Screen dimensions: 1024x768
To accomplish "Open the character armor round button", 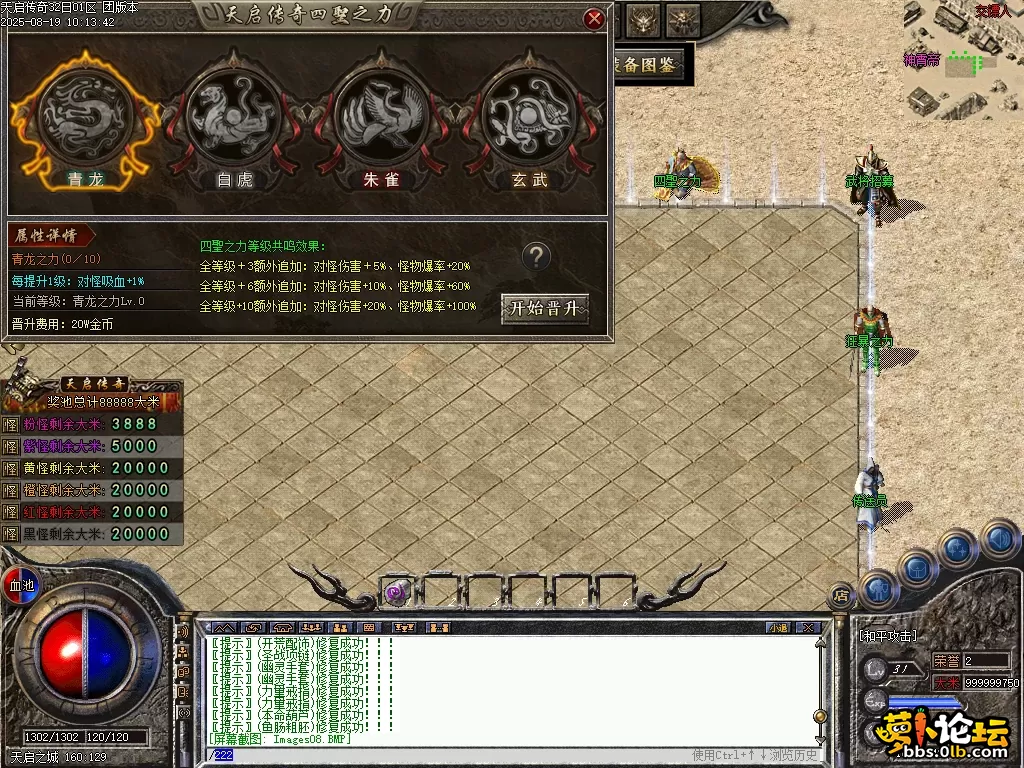I will point(877,589).
